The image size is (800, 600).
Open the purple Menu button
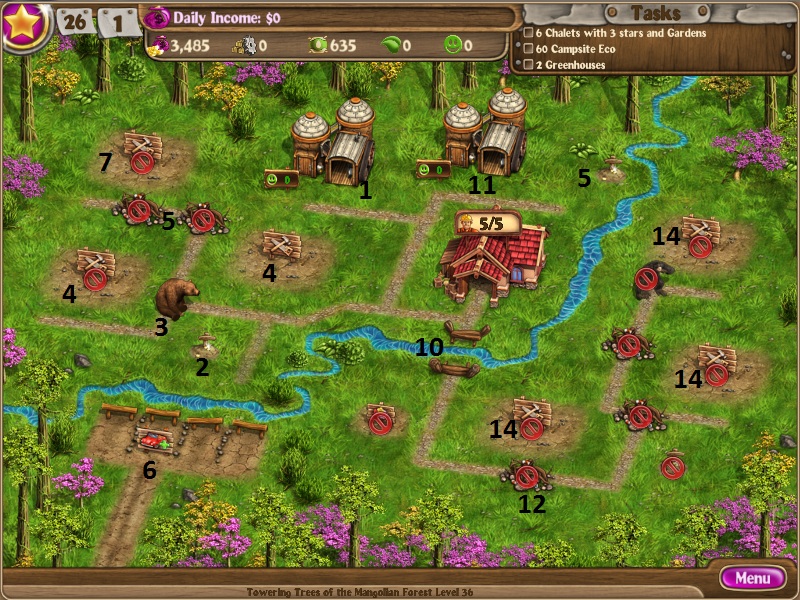(753, 578)
